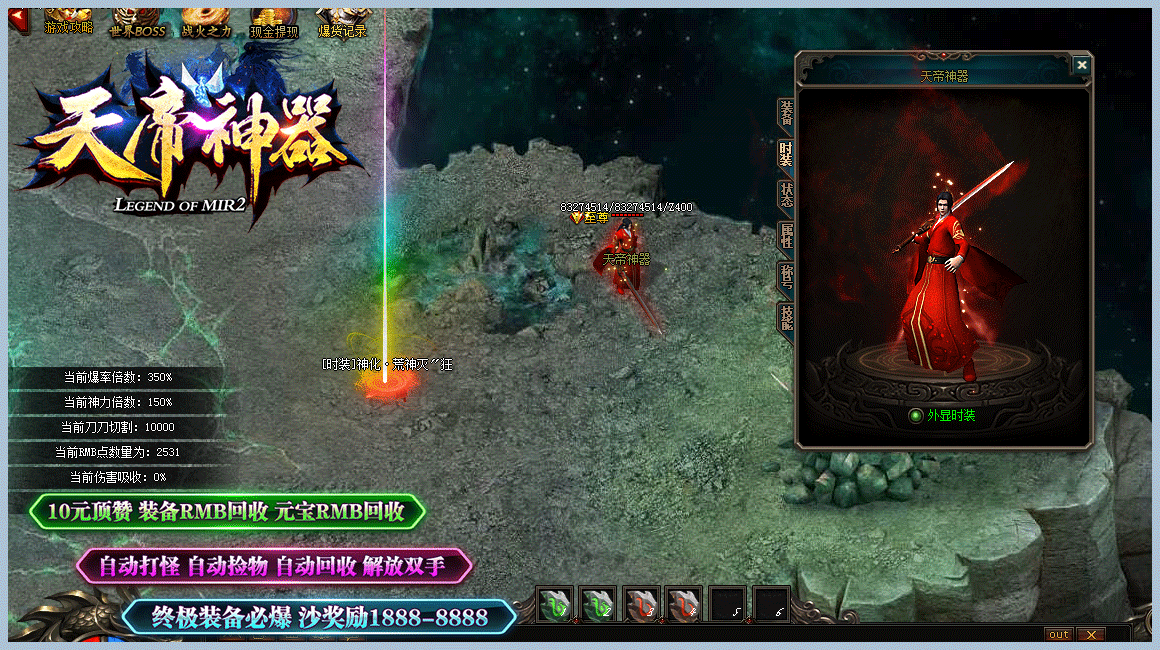Toggle the 外显时装 show-fashion option
The height and width of the screenshot is (650, 1160).
914,416
